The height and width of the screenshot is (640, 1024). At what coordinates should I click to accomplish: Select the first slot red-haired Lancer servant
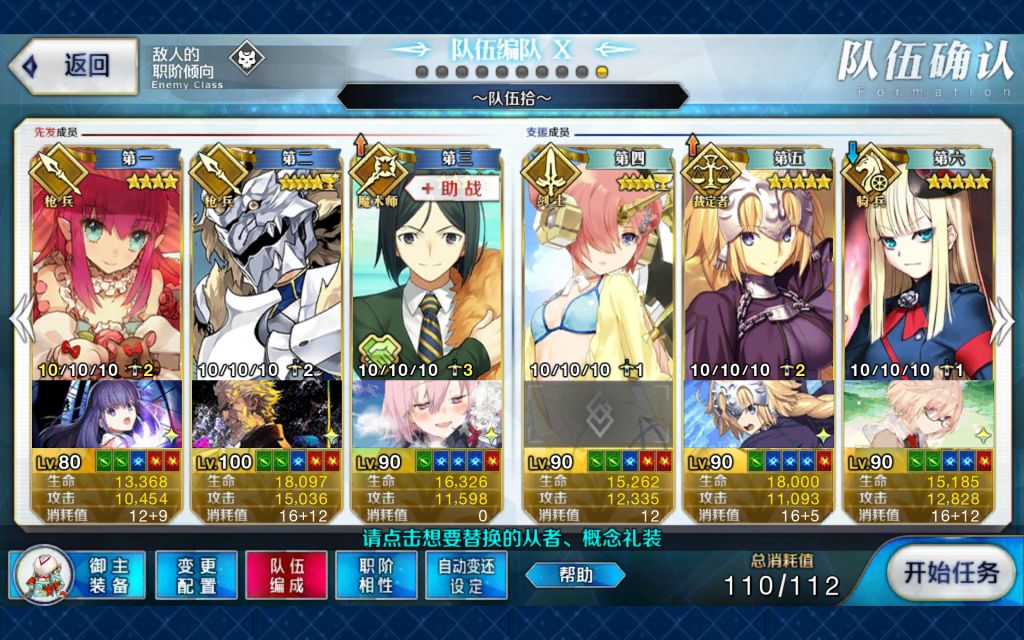tap(107, 270)
